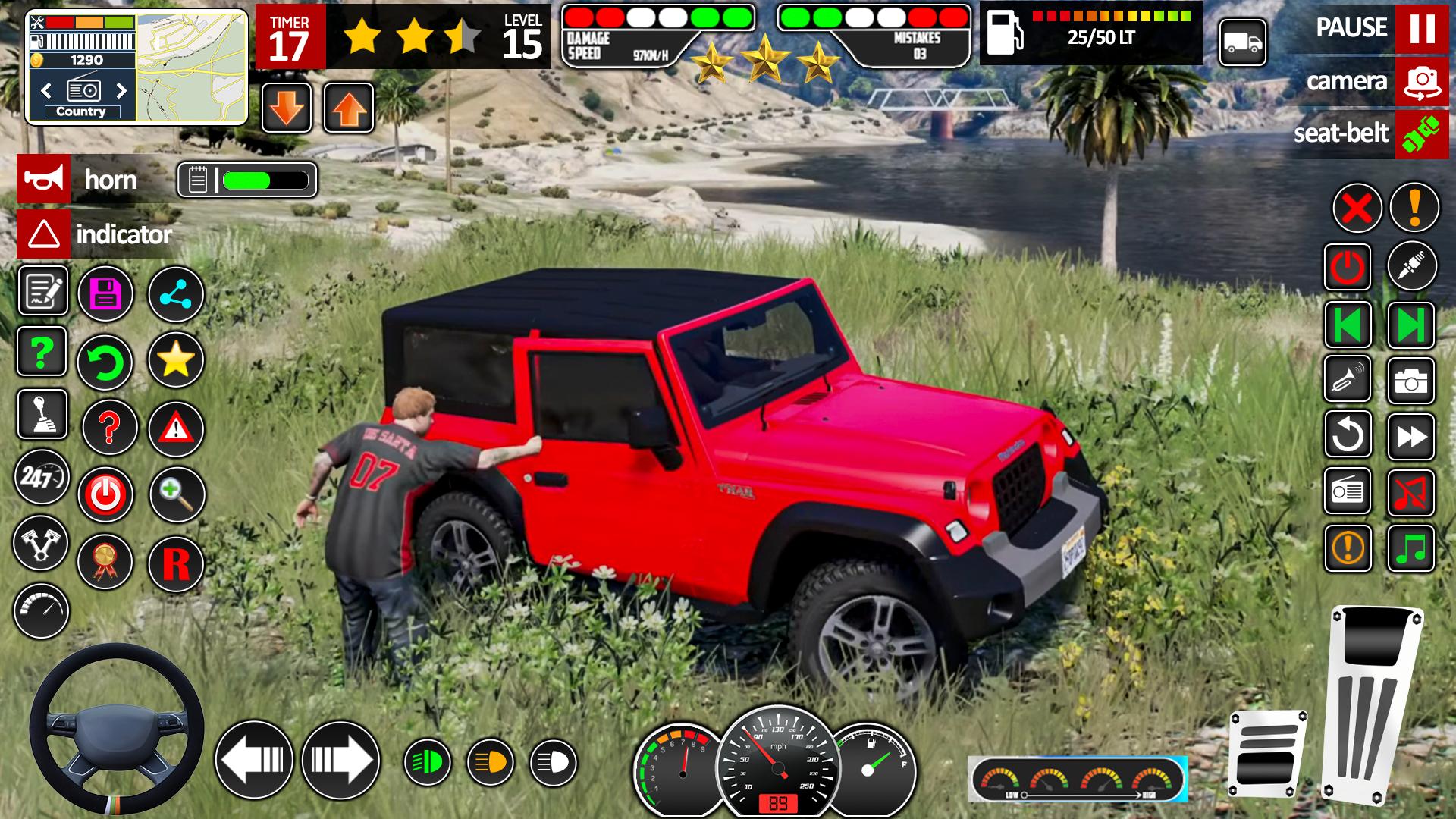Click the engine pistons icon
This screenshot has height=819, width=1456.
43,543
